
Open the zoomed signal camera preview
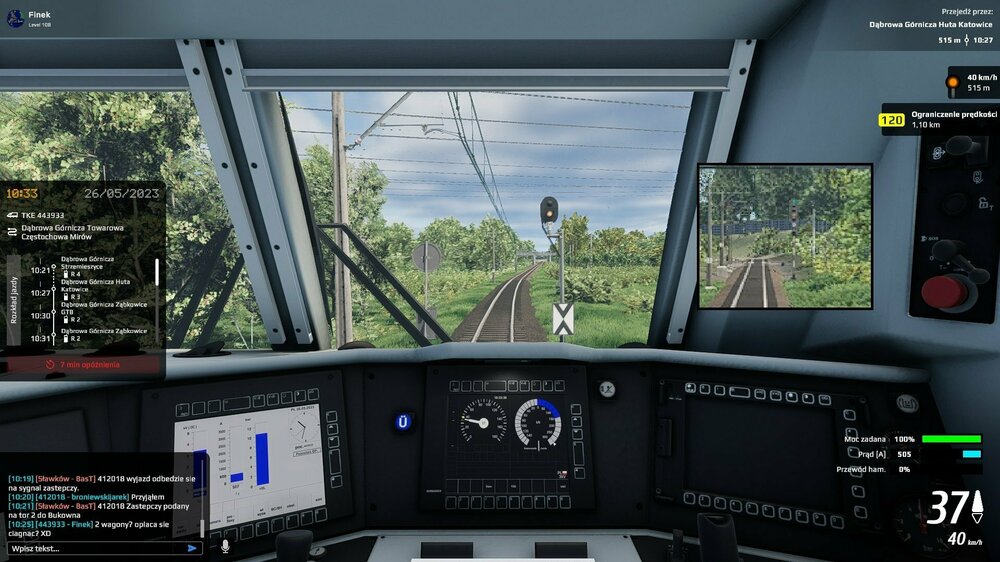tap(784, 236)
